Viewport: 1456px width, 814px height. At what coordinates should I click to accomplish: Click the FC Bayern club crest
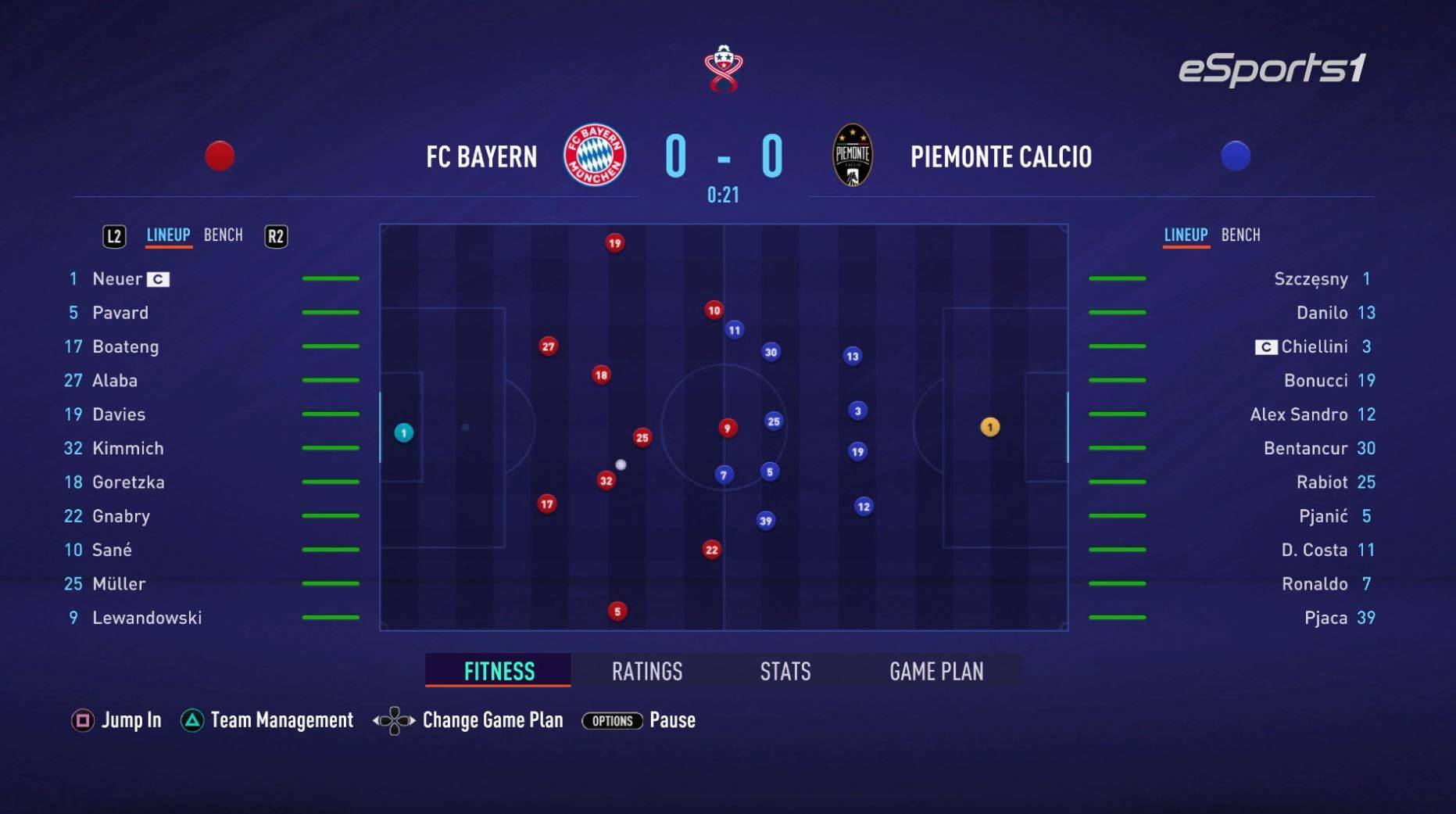click(x=595, y=155)
